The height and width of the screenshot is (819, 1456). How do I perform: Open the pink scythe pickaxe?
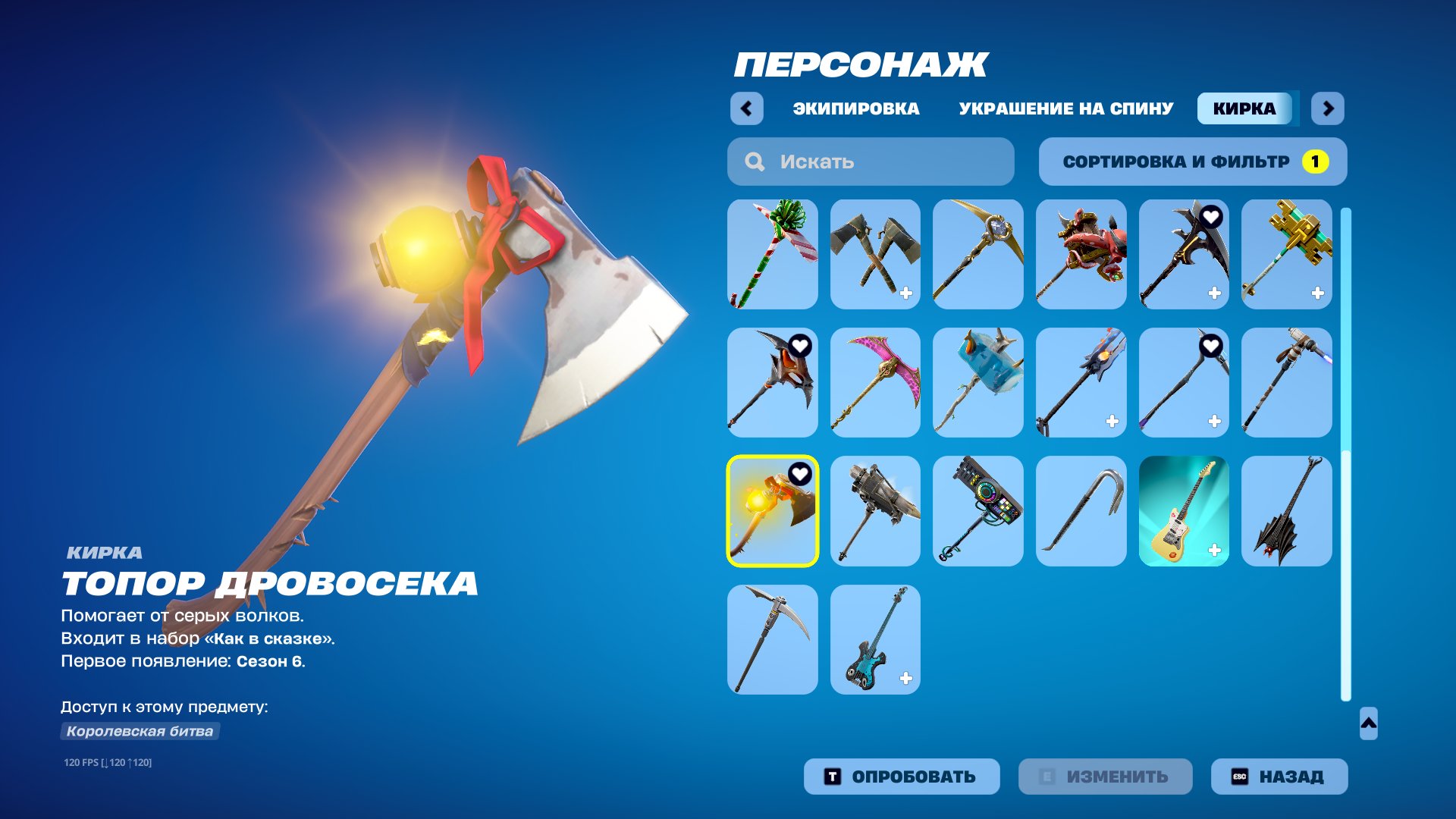(x=874, y=383)
